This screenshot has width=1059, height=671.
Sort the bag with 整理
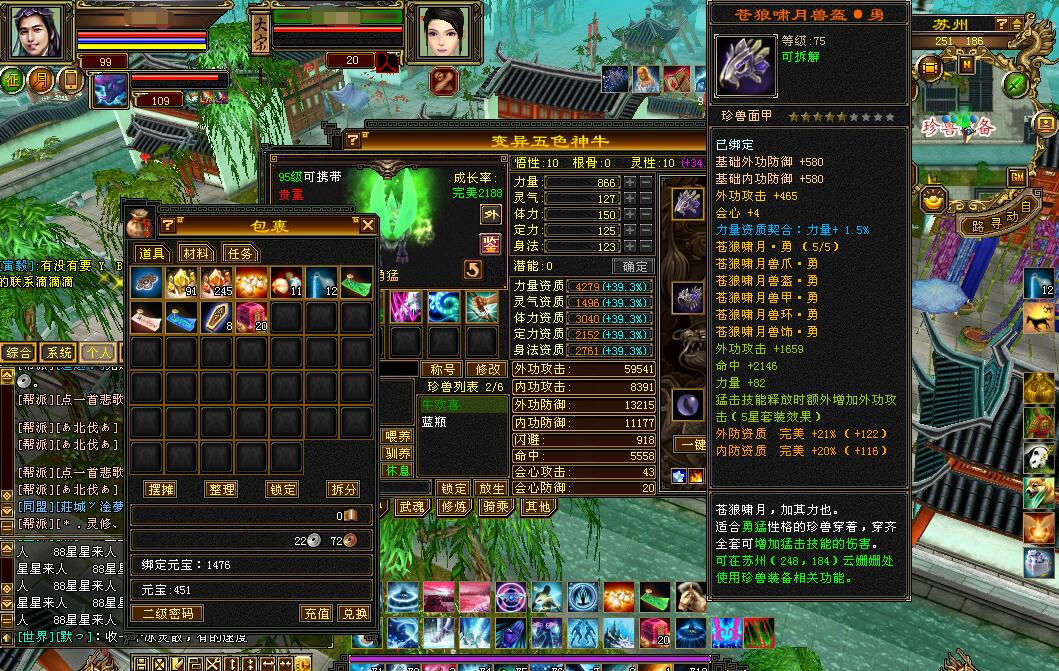click(x=221, y=489)
